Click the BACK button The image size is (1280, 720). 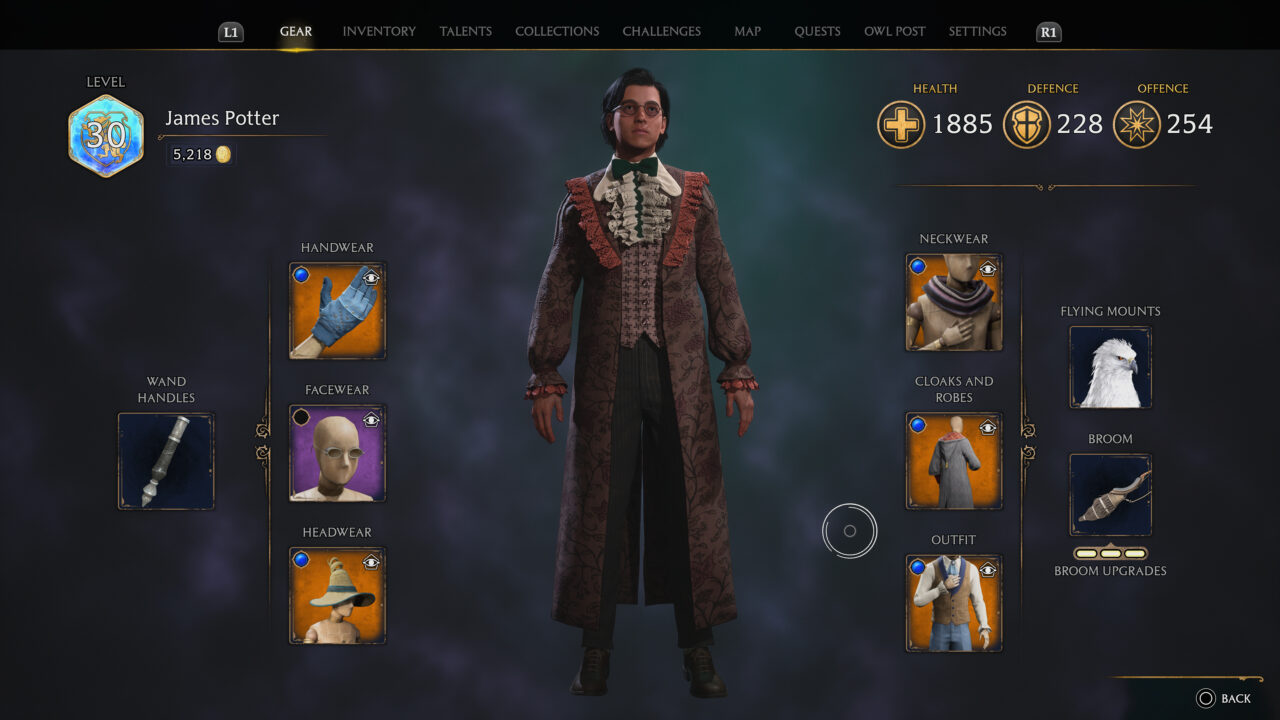pos(1223,698)
